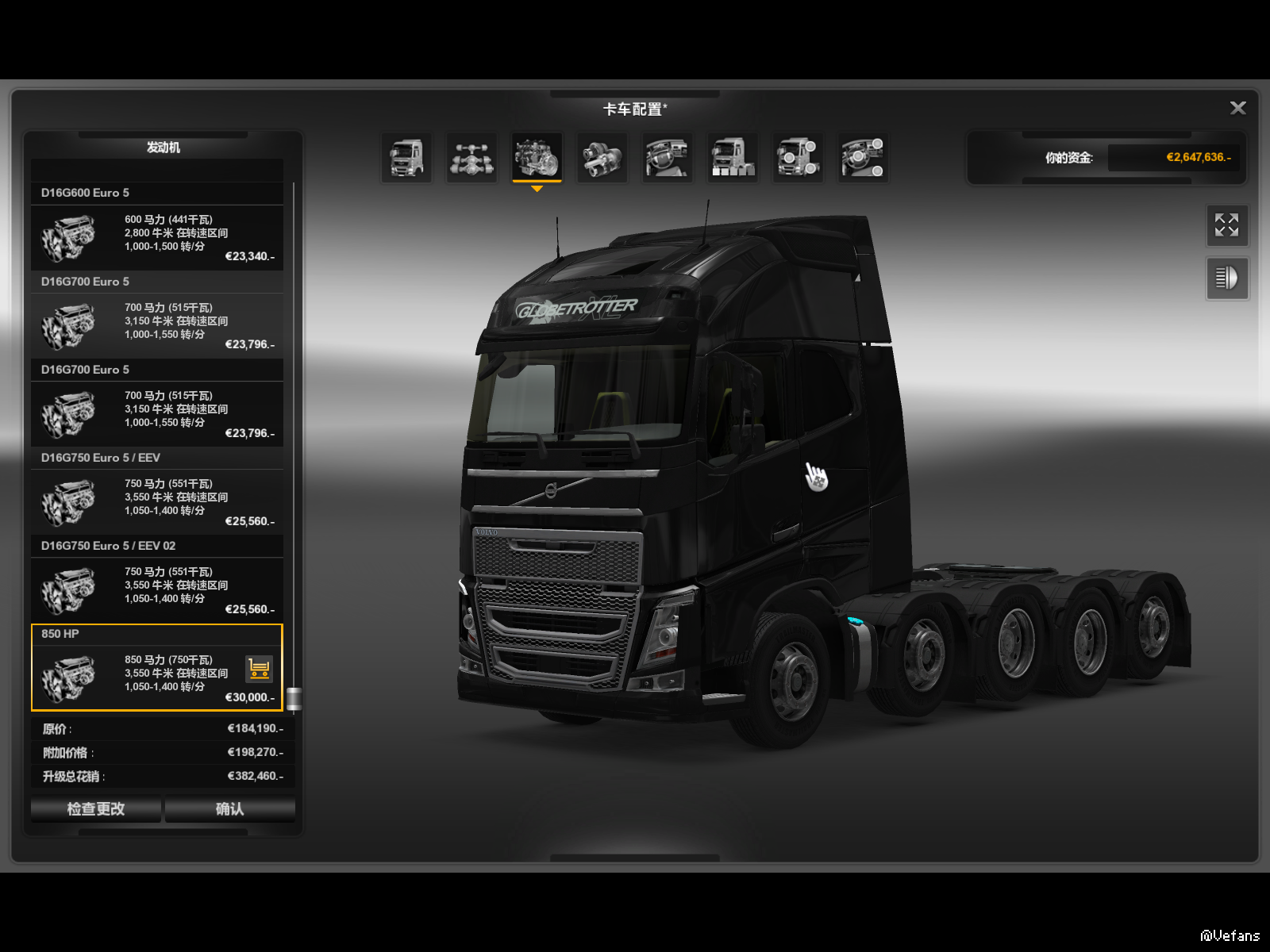The width and height of the screenshot is (1270, 952).
Task: Toggle fullscreen truck view
Action: (x=1226, y=225)
